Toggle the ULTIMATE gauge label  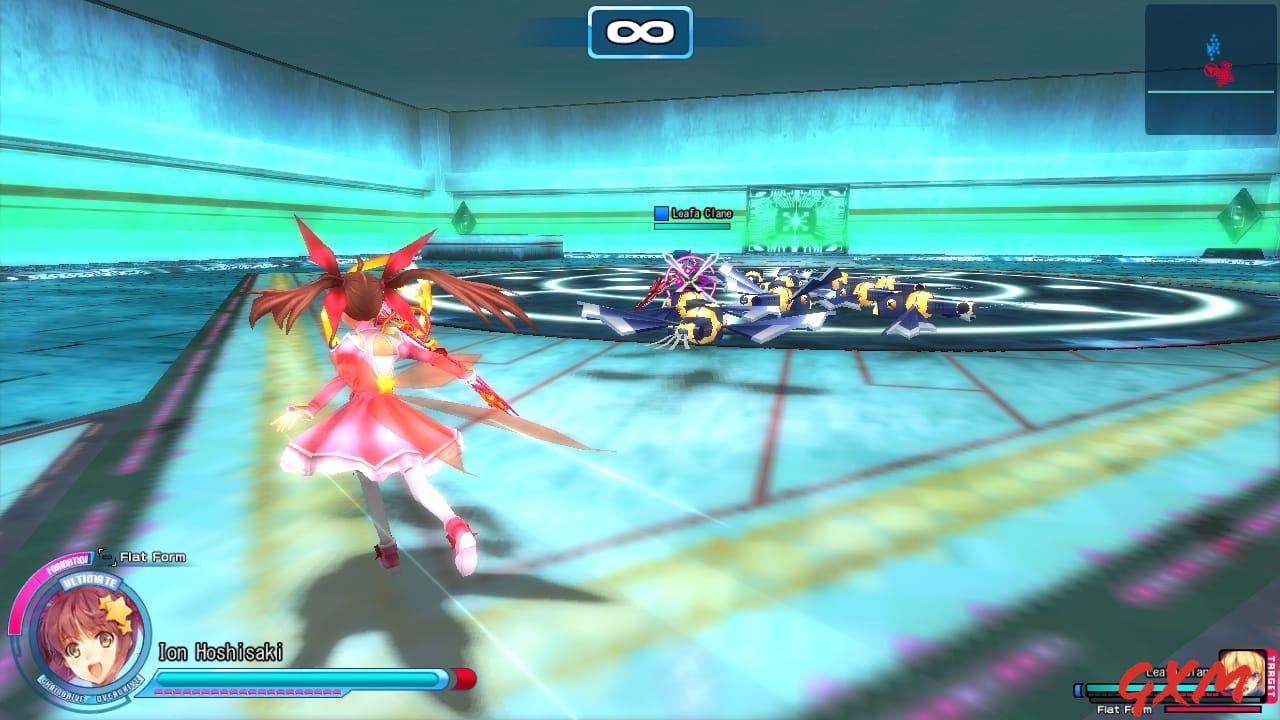(91, 581)
